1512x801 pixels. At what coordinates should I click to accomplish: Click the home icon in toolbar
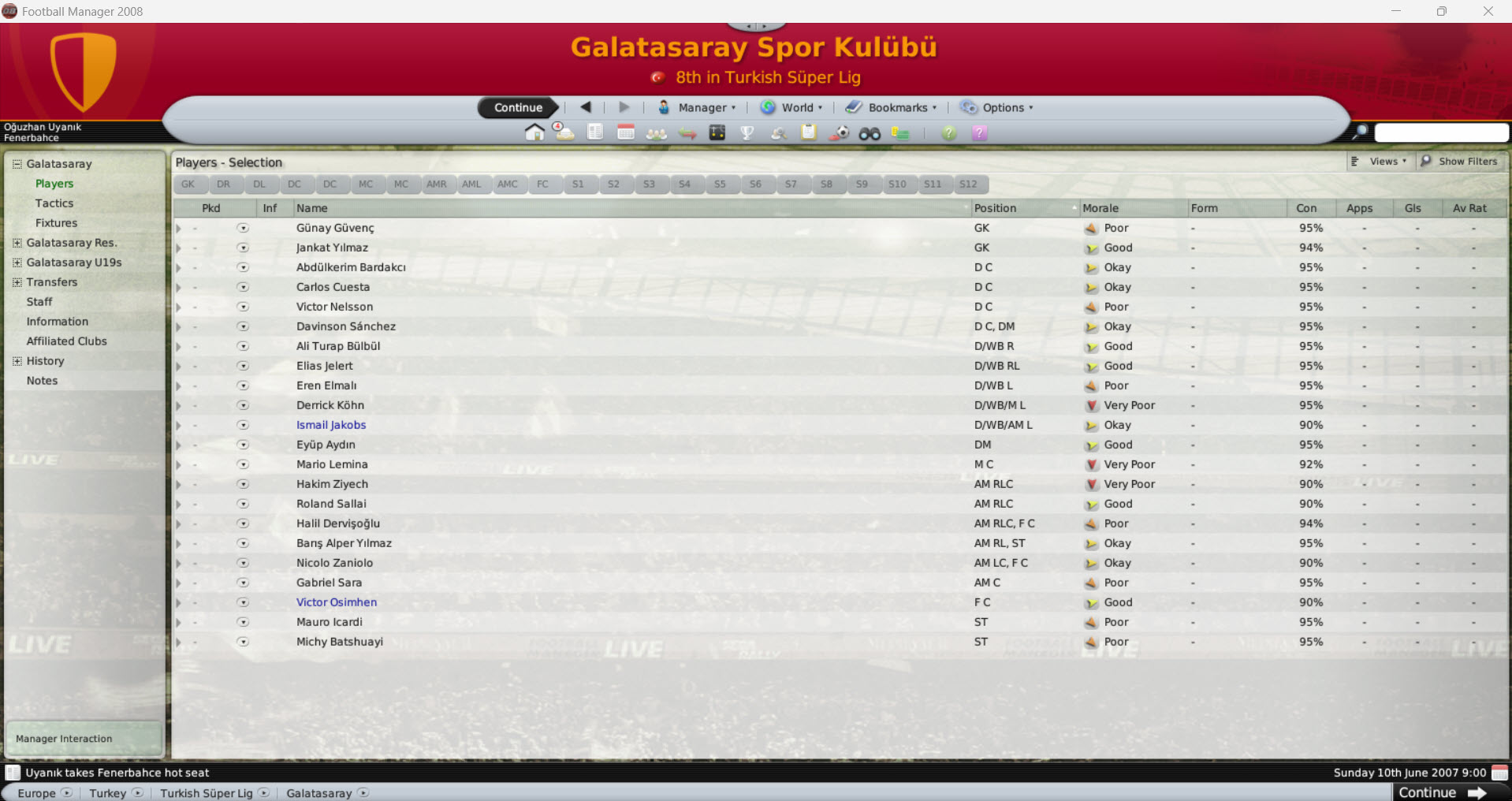534,132
